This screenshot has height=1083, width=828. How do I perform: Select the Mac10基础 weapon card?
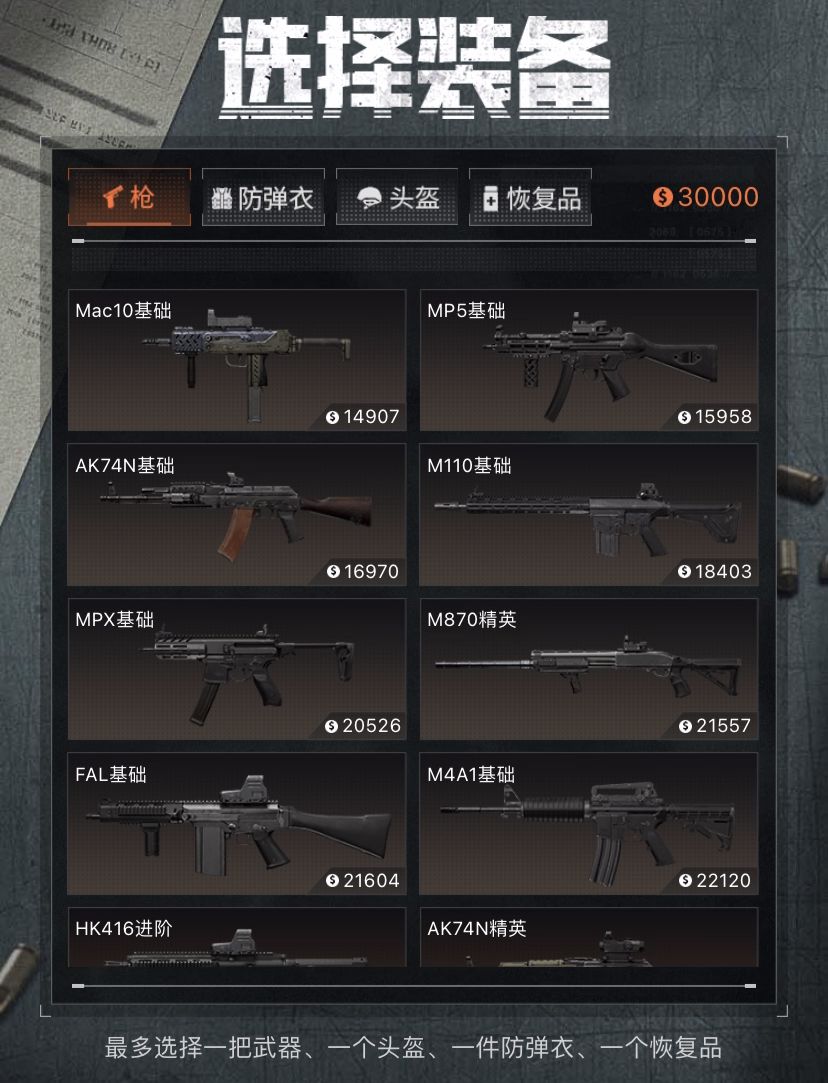click(x=237, y=360)
